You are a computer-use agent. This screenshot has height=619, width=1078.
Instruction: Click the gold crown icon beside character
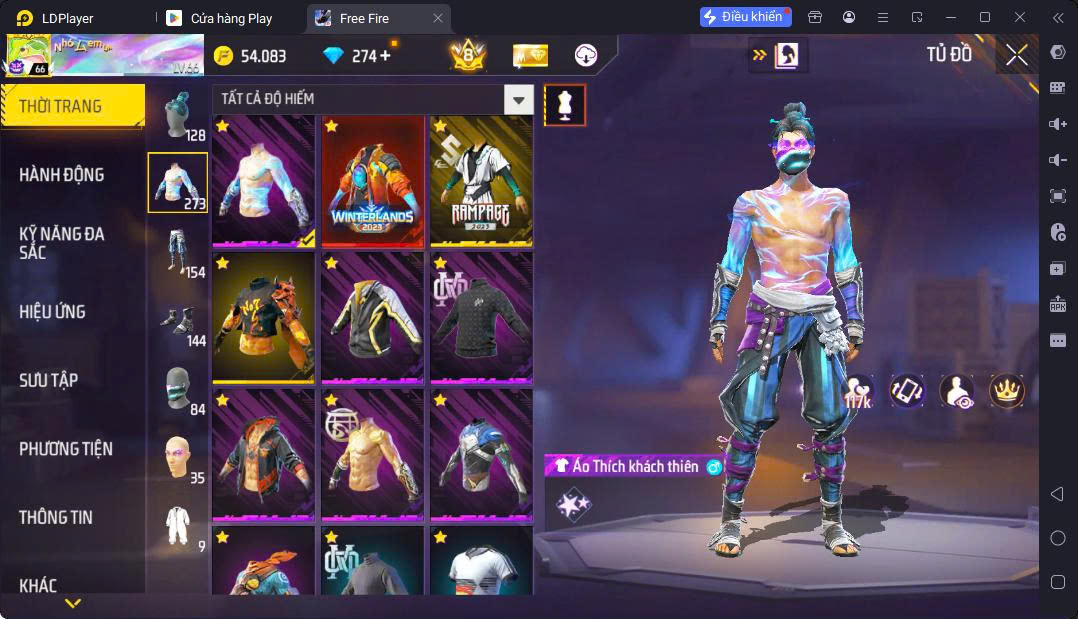point(1006,391)
